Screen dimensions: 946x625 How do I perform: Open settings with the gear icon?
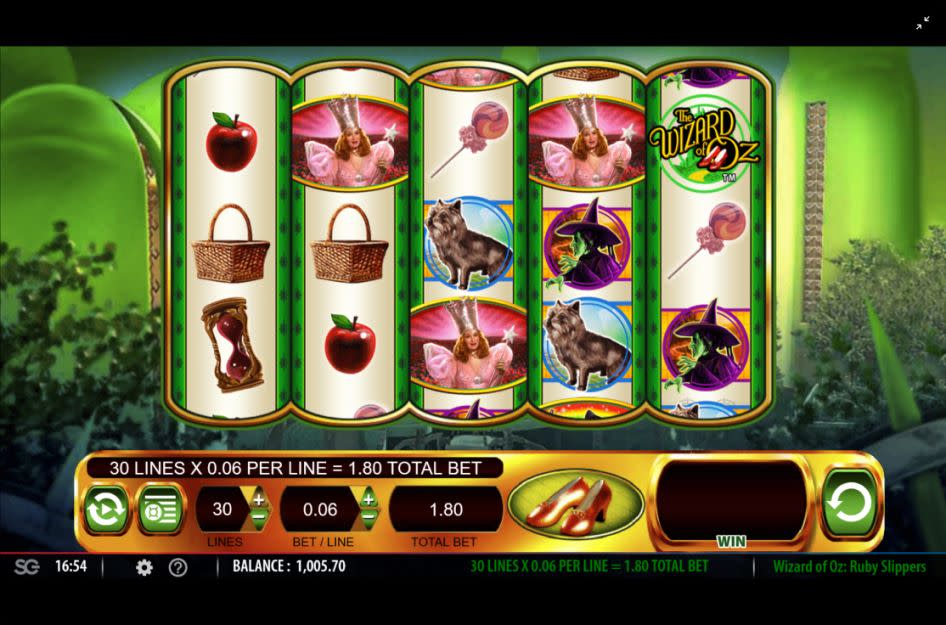point(144,567)
